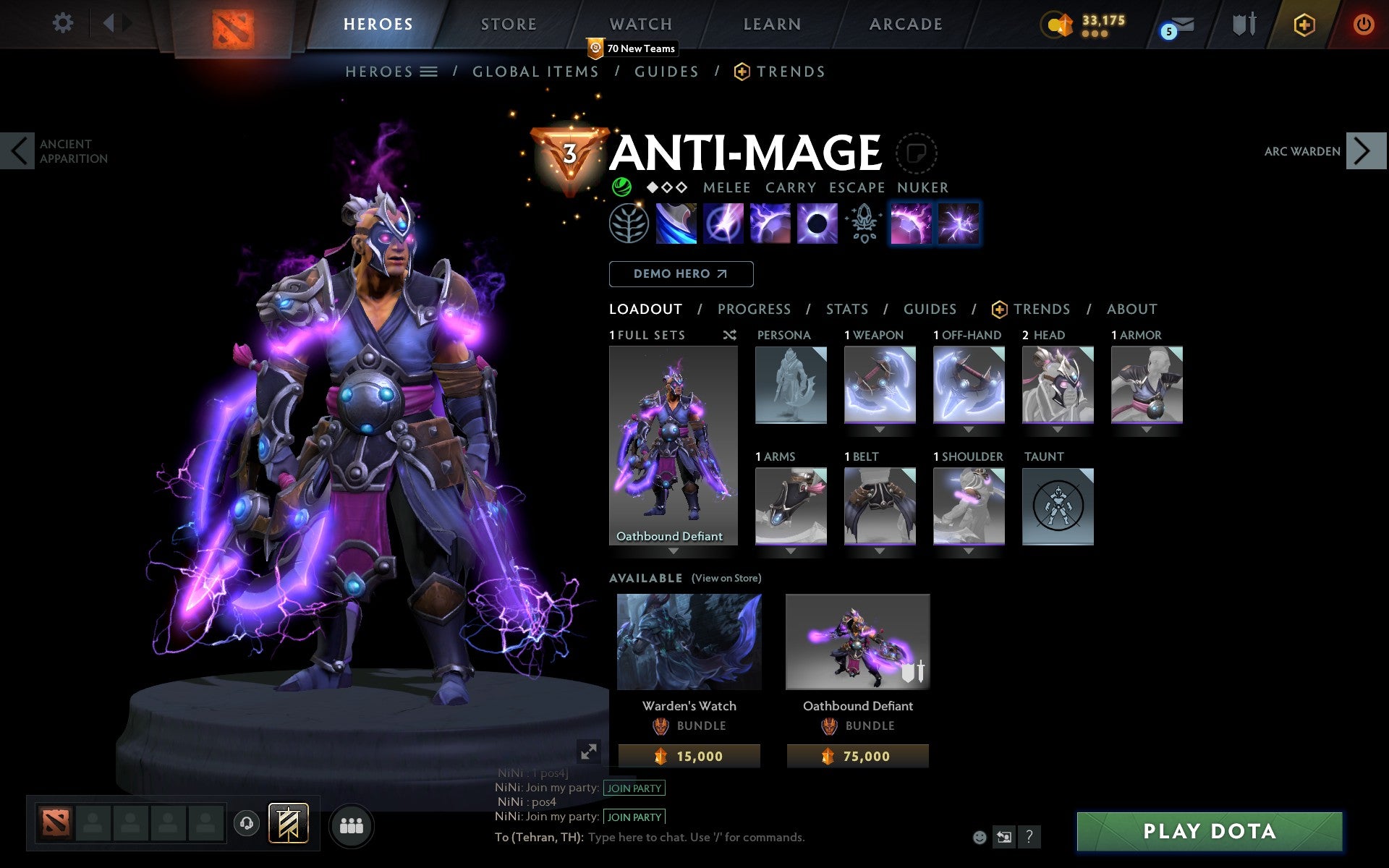Select the Blink ability icon
Image resolution: width=1389 pixels, height=868 pixels.
pyautogui.click(x=723, y=224)
